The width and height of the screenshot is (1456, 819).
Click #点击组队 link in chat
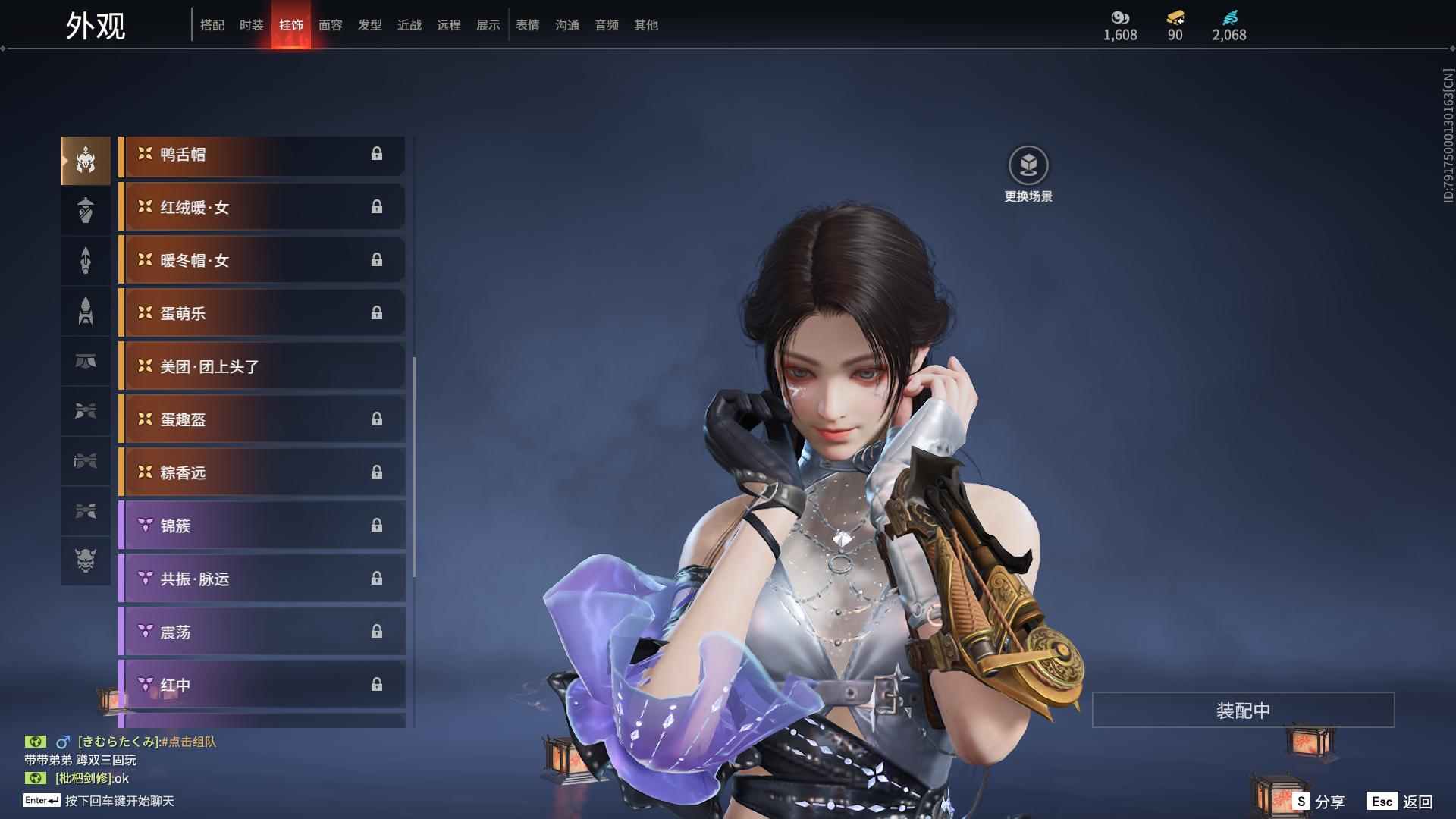[189, 742]
